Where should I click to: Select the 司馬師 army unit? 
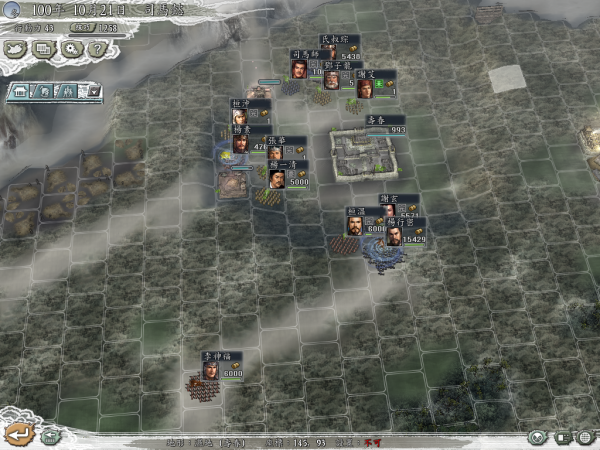pyautogui.click(x=298, y=68)
